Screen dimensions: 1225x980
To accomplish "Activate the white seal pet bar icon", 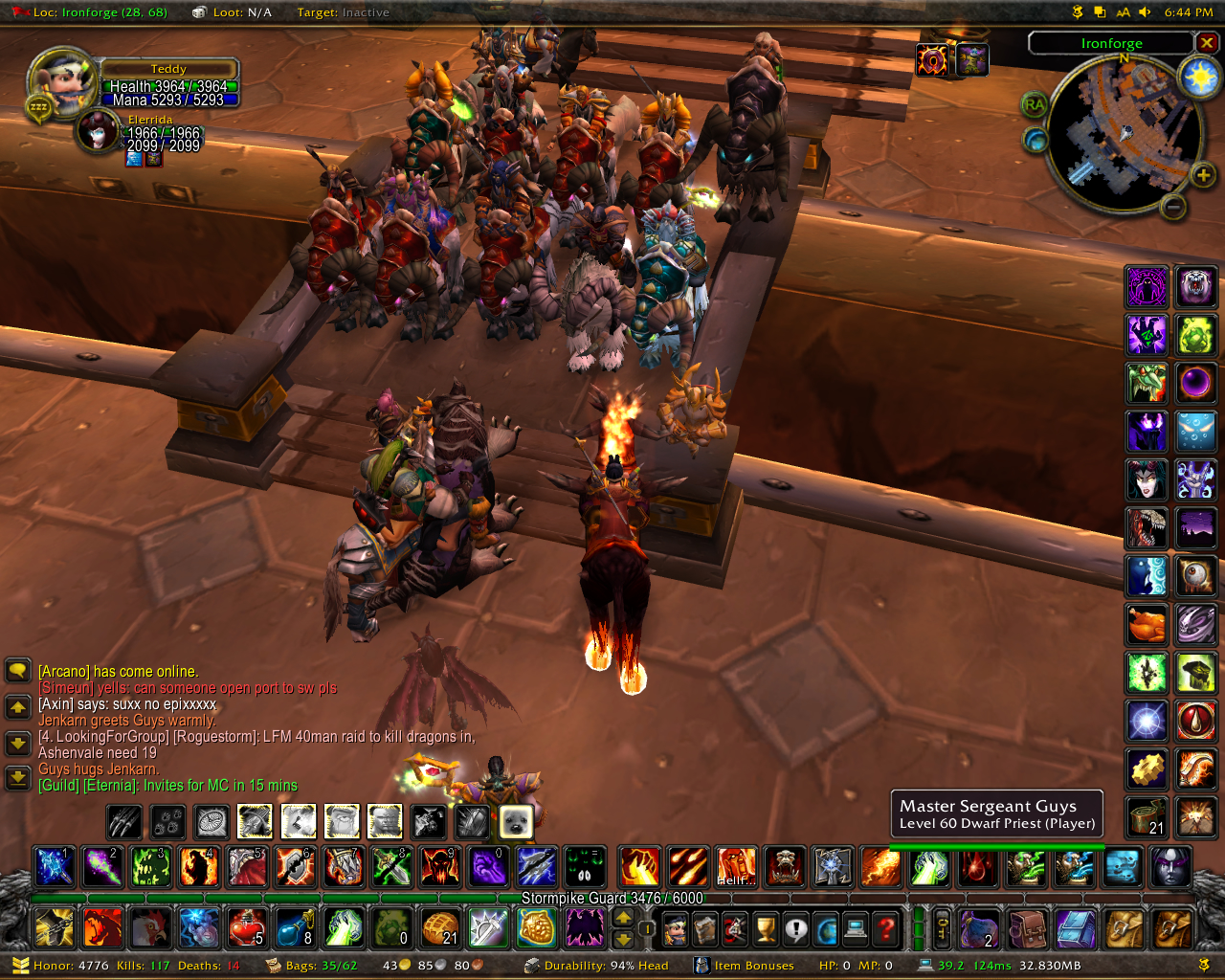I will pos(516,821).
